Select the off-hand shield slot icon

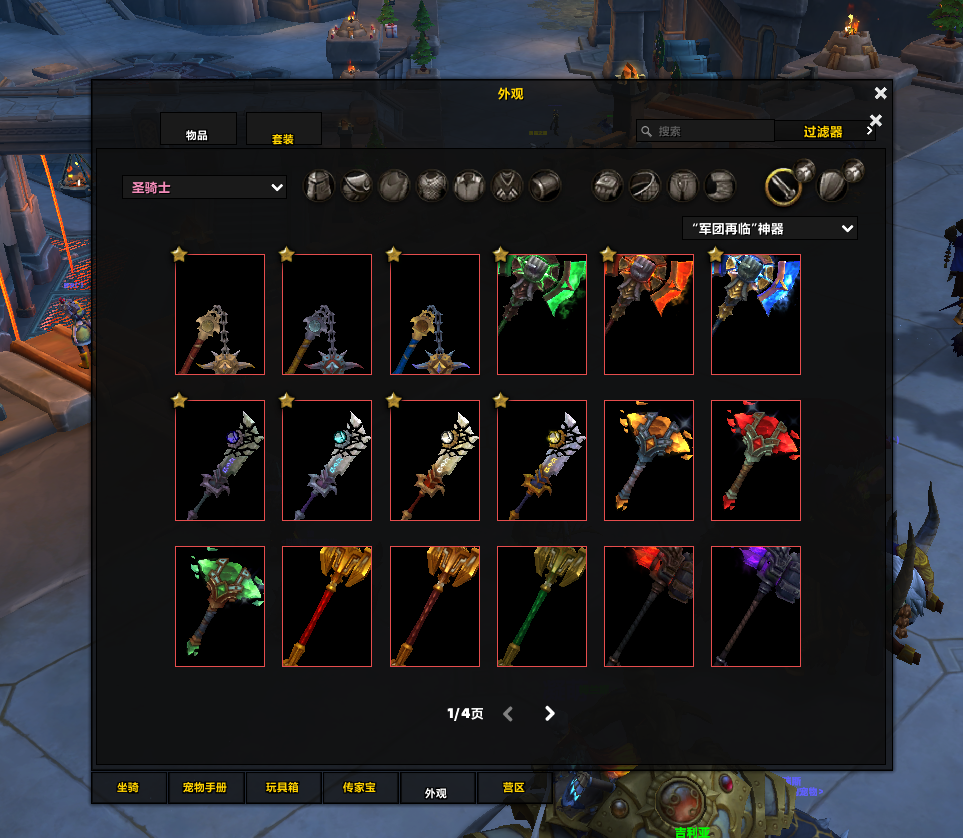(x=834, y=185)
